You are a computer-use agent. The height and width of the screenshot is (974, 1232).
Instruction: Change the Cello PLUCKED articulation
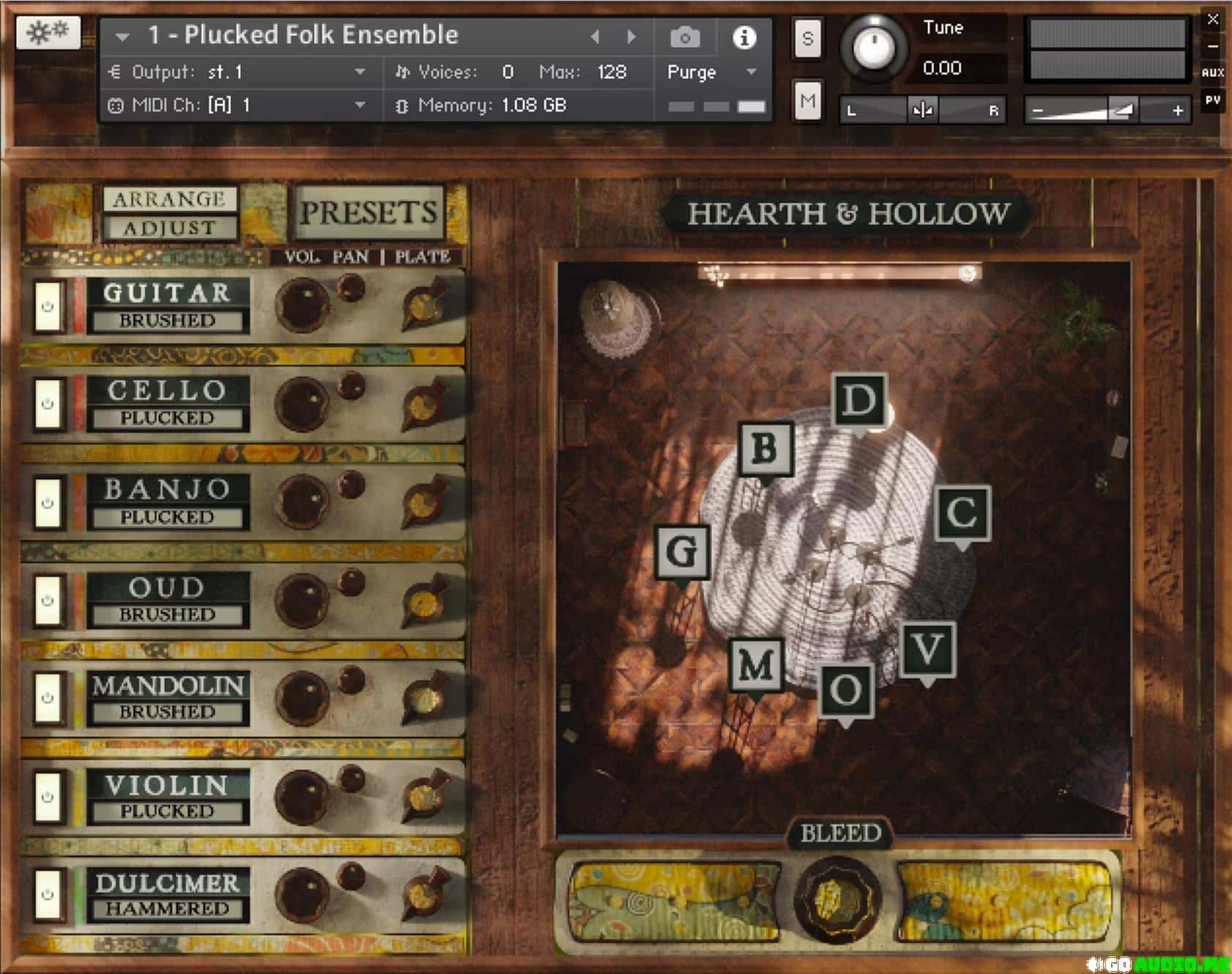coord(167,417)
